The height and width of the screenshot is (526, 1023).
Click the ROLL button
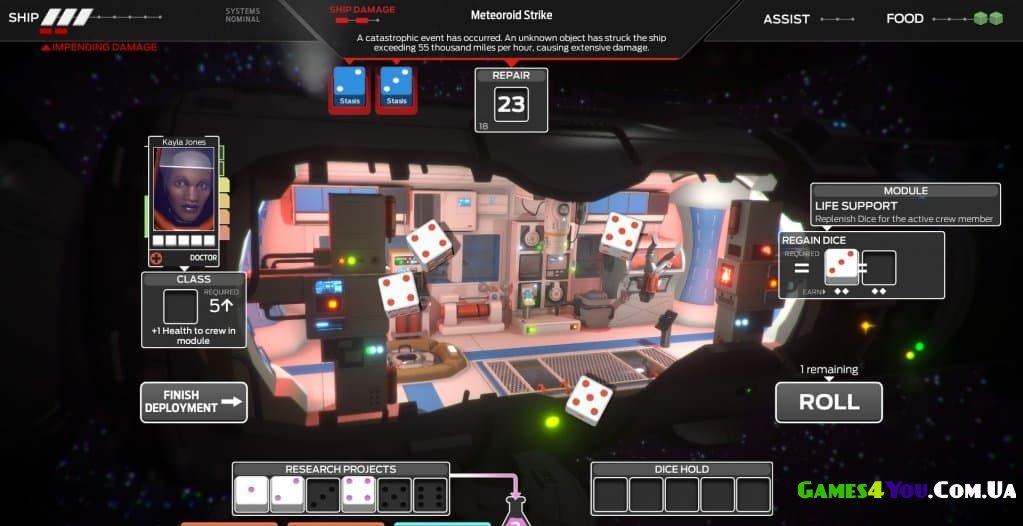tap(828, 402)
